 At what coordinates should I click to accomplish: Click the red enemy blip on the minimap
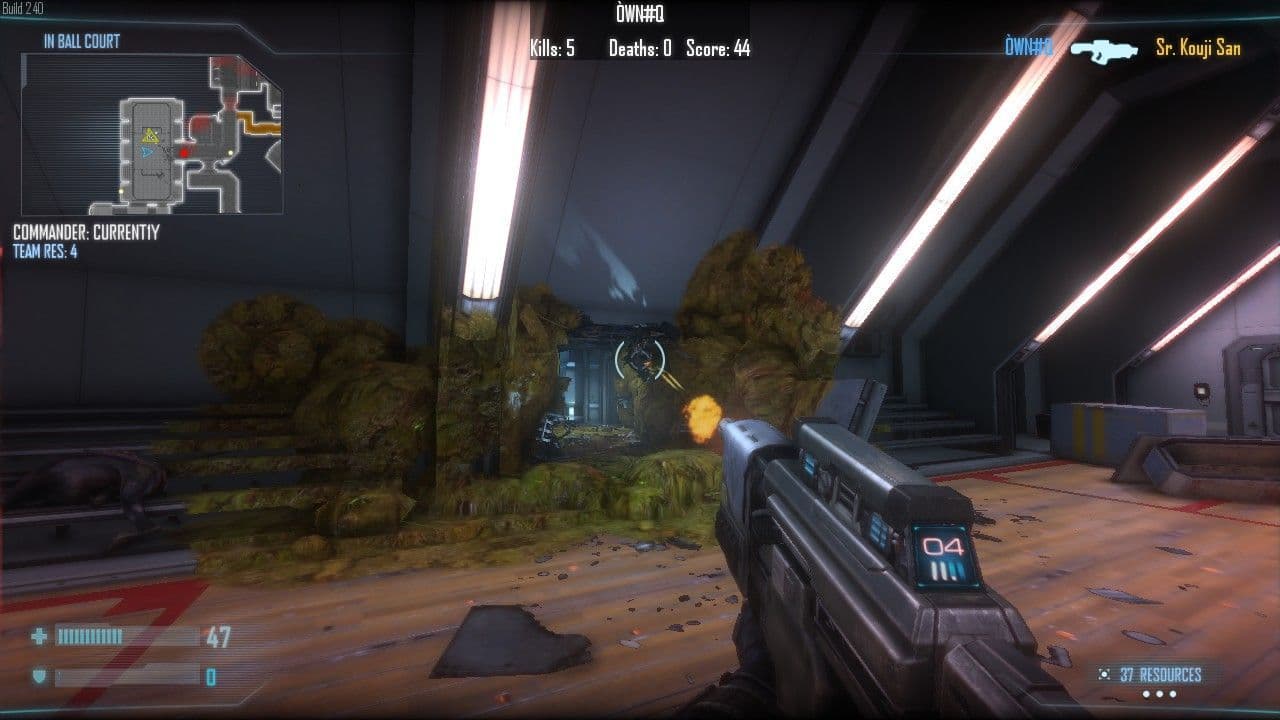tap(184, 152)
